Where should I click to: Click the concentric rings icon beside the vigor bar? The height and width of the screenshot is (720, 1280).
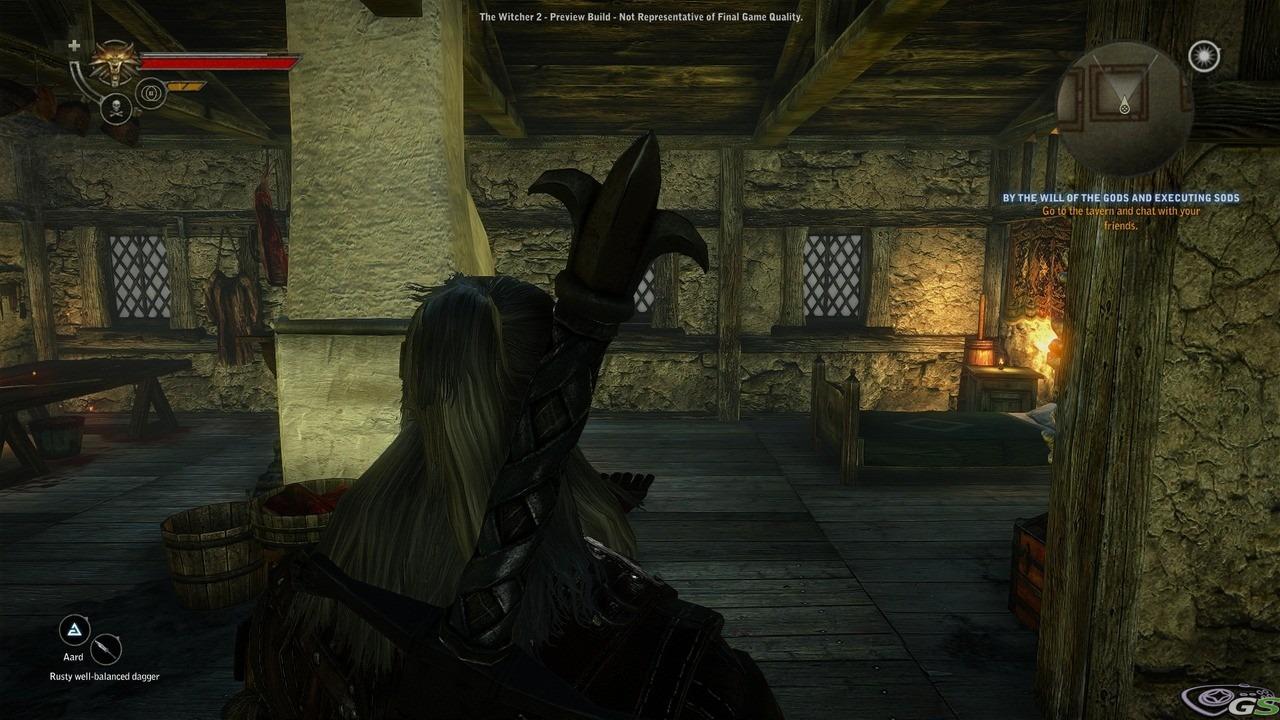(150, 92)
